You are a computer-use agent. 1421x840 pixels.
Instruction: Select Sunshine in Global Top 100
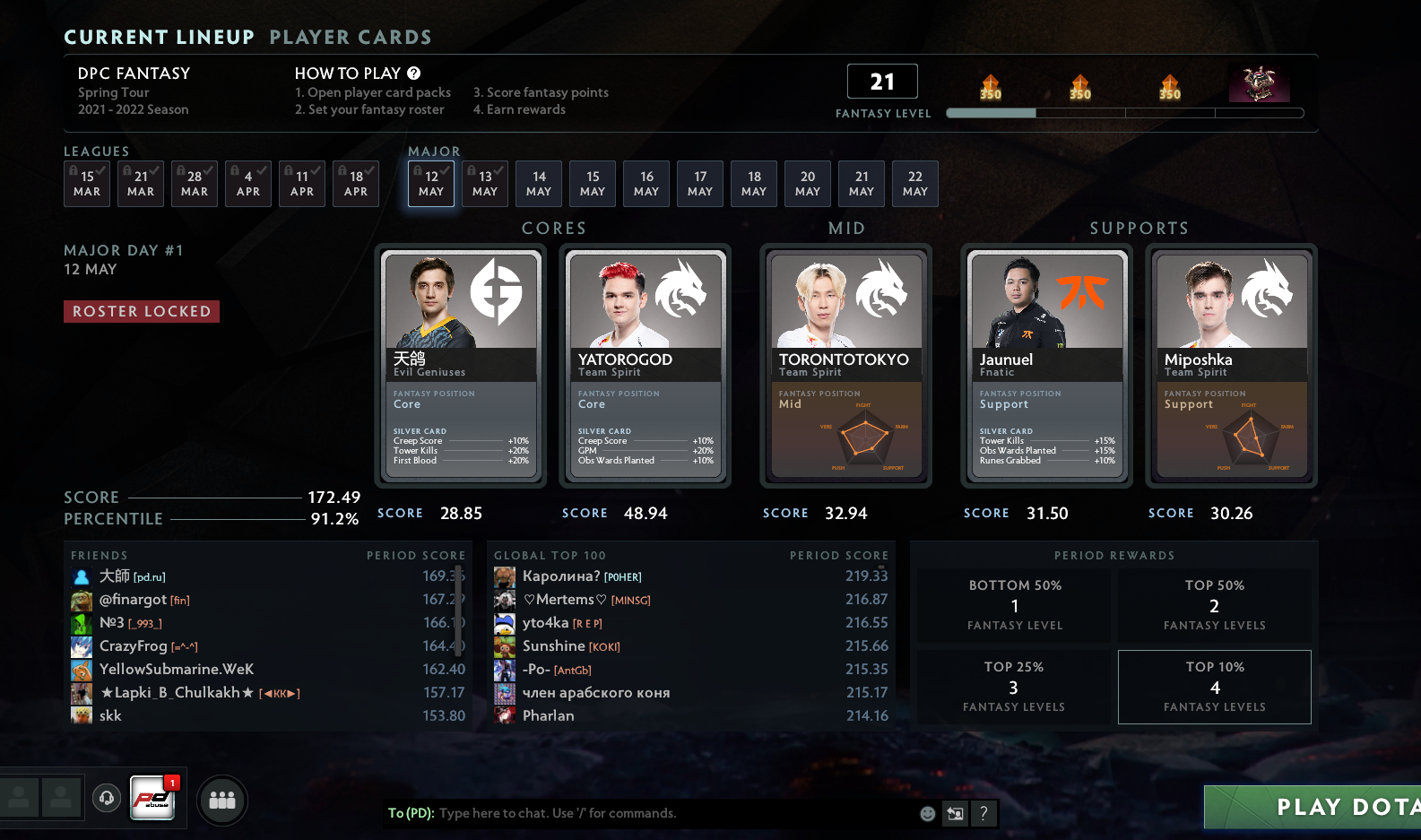(553, 645)
